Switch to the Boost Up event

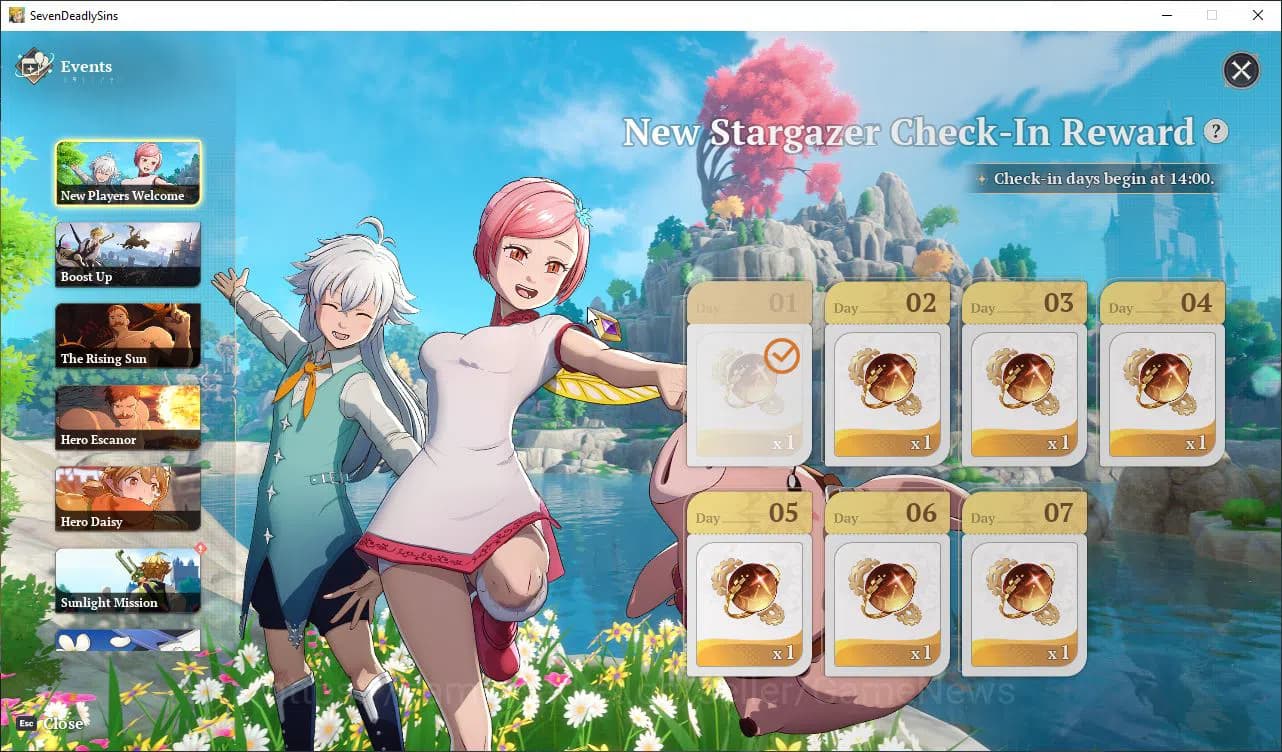(x=128, y=253)
